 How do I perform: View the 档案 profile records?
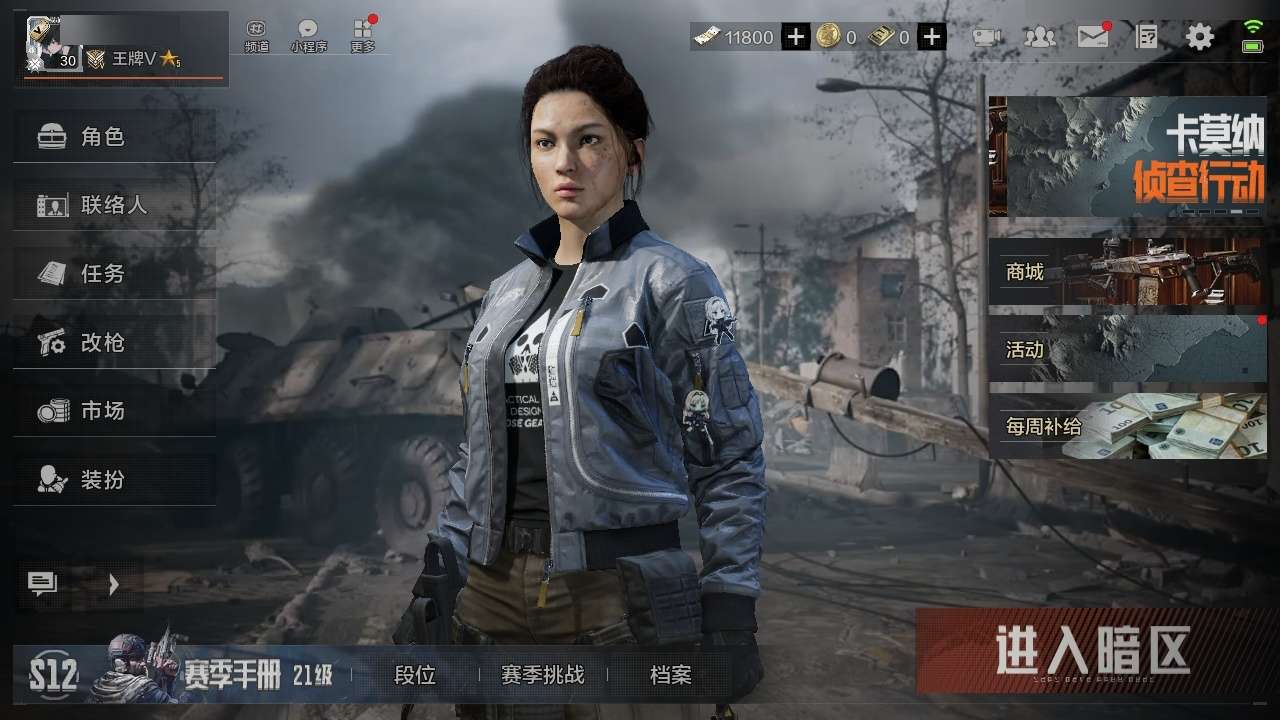pos(670,675)
